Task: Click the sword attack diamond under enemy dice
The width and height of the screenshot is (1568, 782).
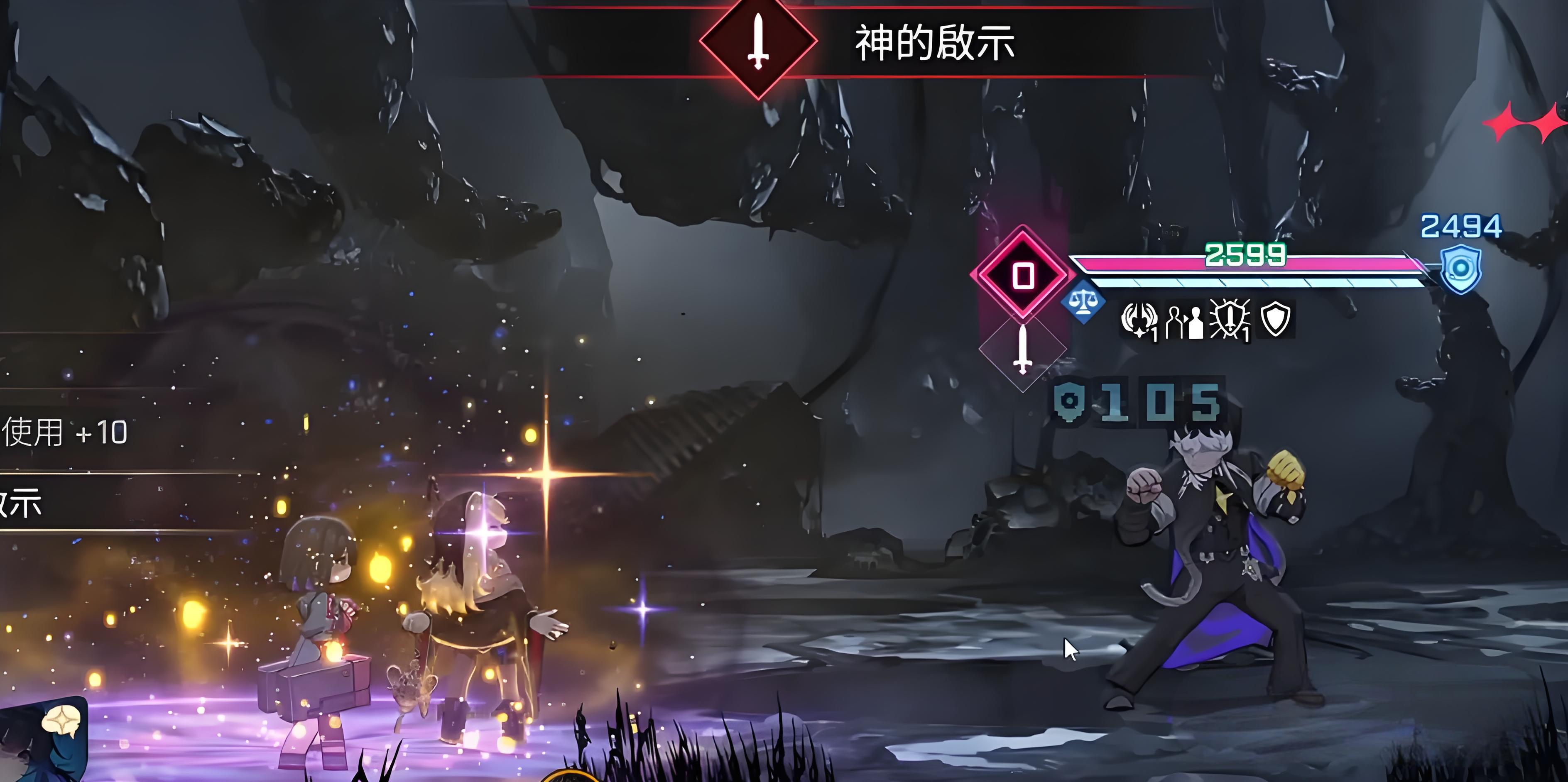Action: pos(1023,349)
